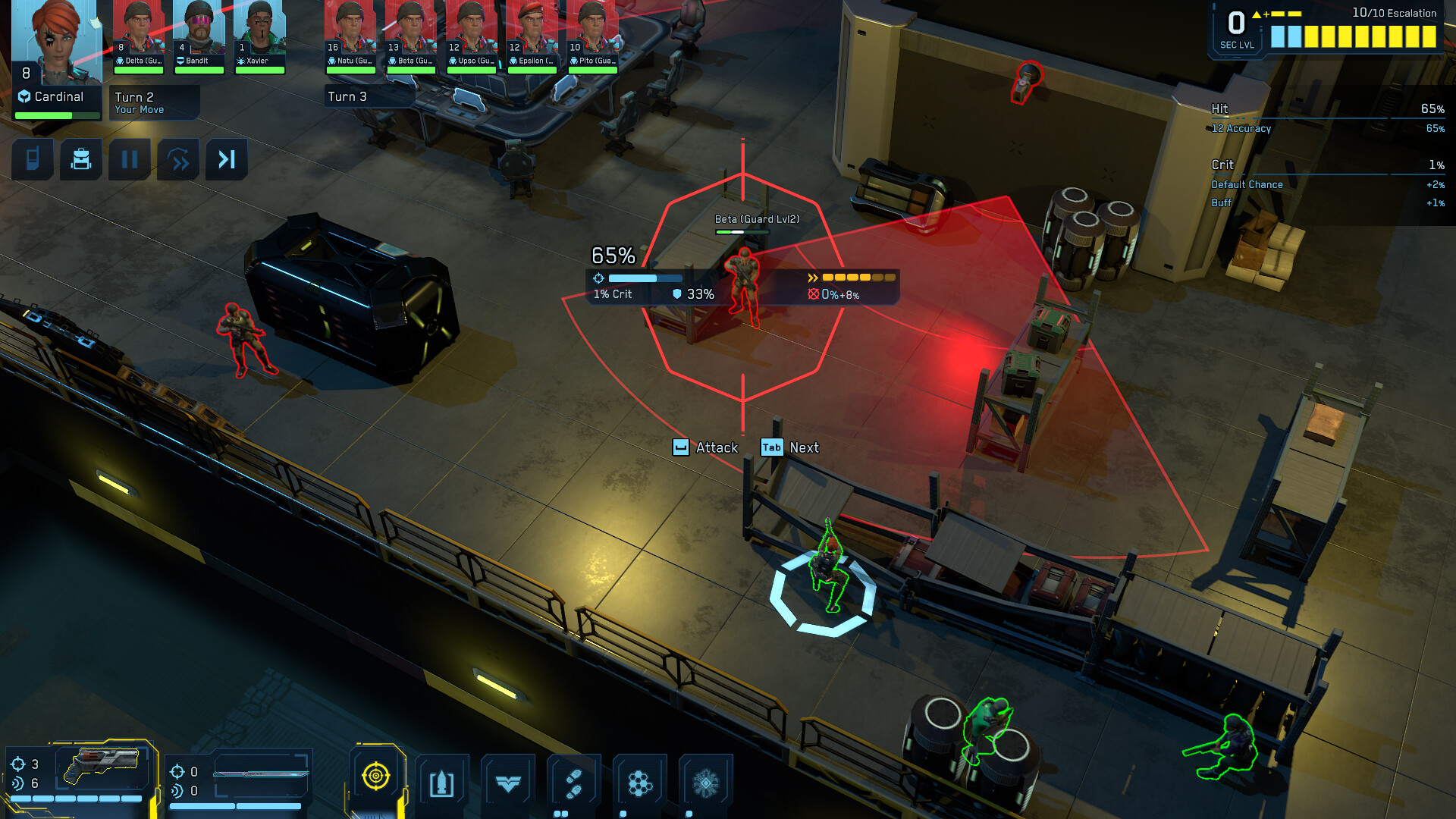The height and width of the screenshot is (819, 1456).
Task: Open the backpack inventory icon
Action: coord(81,159)
